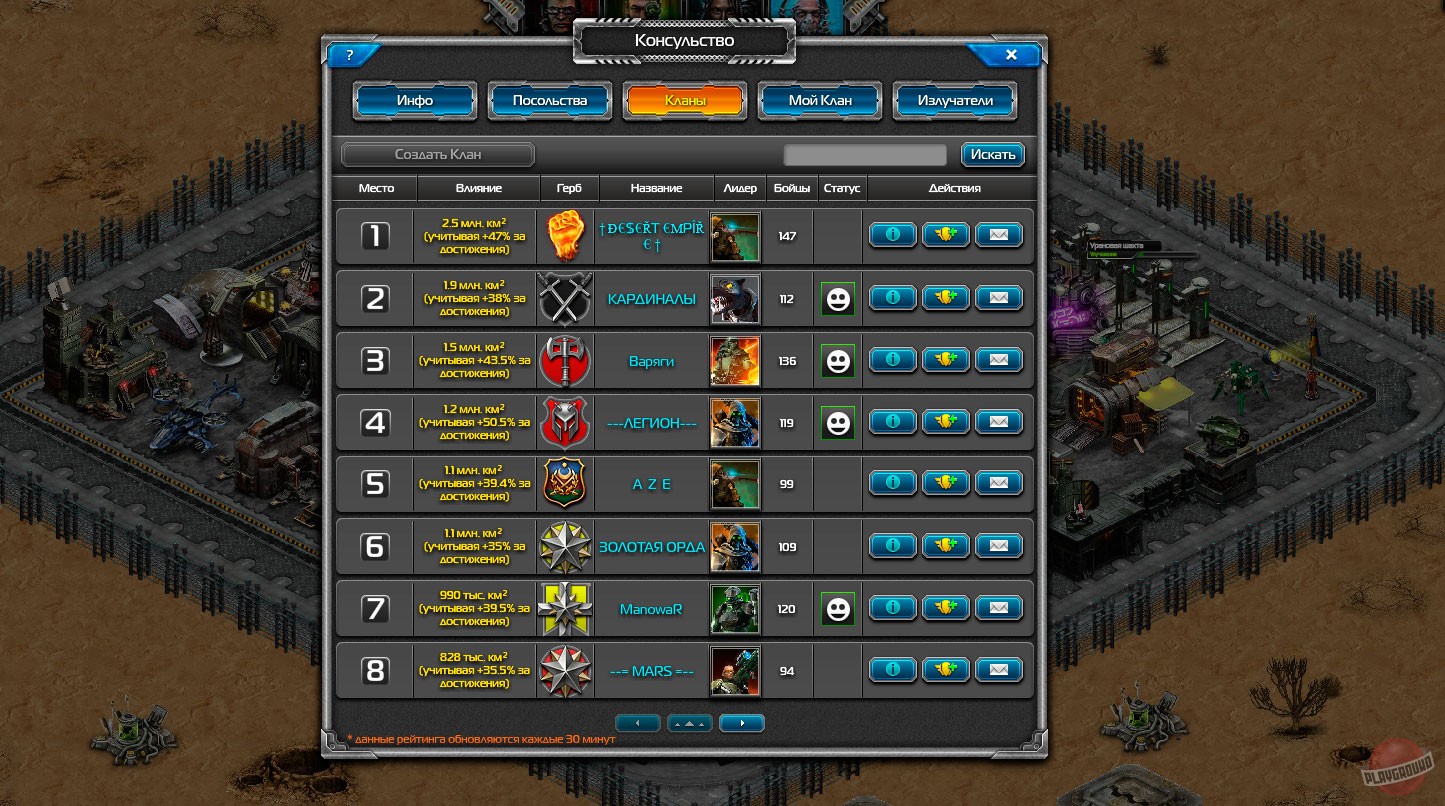Open info about A Z E clan
The width and height of the screenshot is (1445, 806).
892,483
